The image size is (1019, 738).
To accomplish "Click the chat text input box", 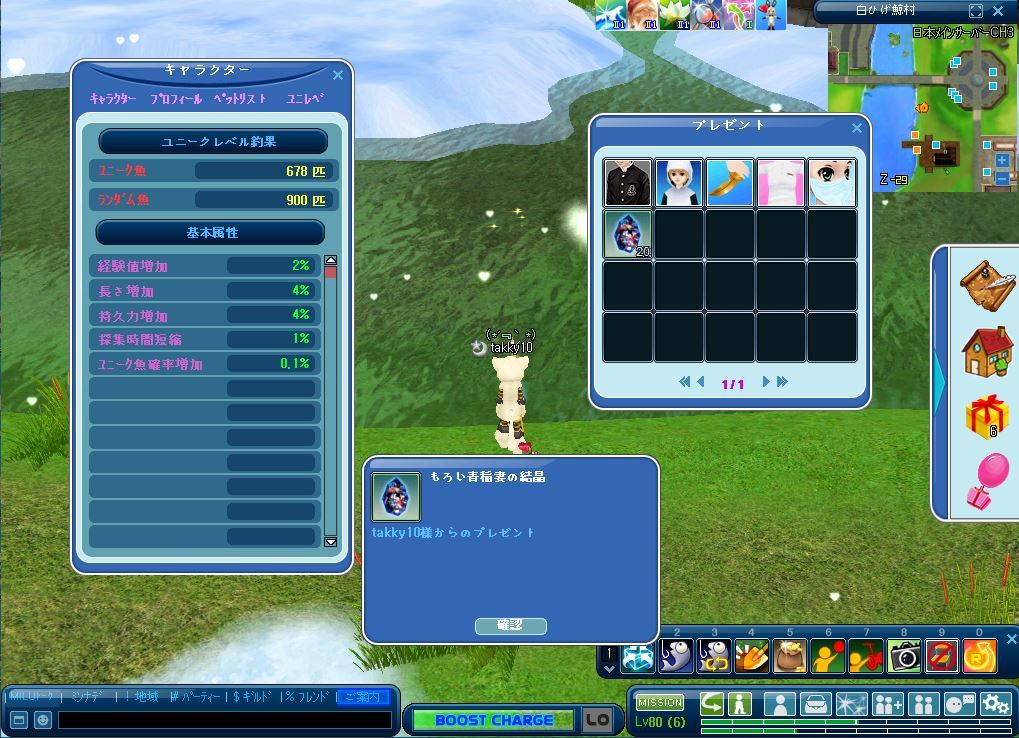I will tap(225, 720).
